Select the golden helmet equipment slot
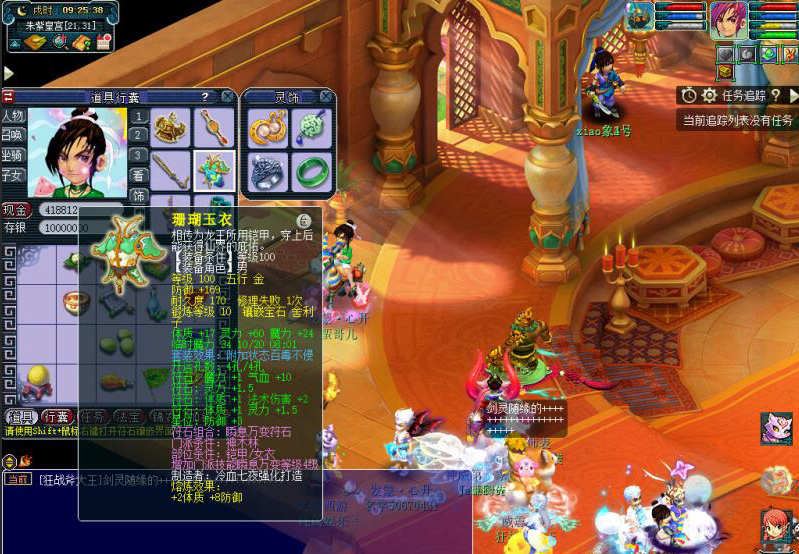799x554 pixels. pyautogui.click(x=172, y=126)
